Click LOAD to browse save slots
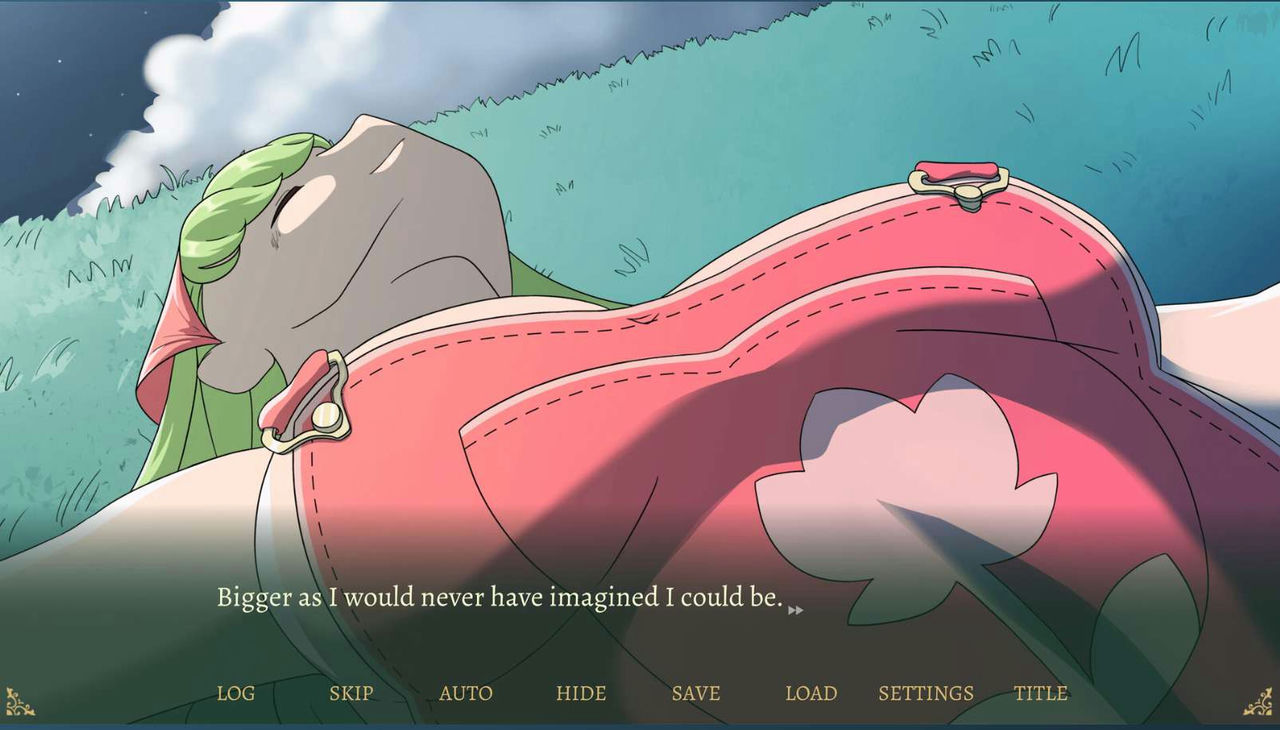This screenshot has width=1280, height=730. click(x=812, y=693)
